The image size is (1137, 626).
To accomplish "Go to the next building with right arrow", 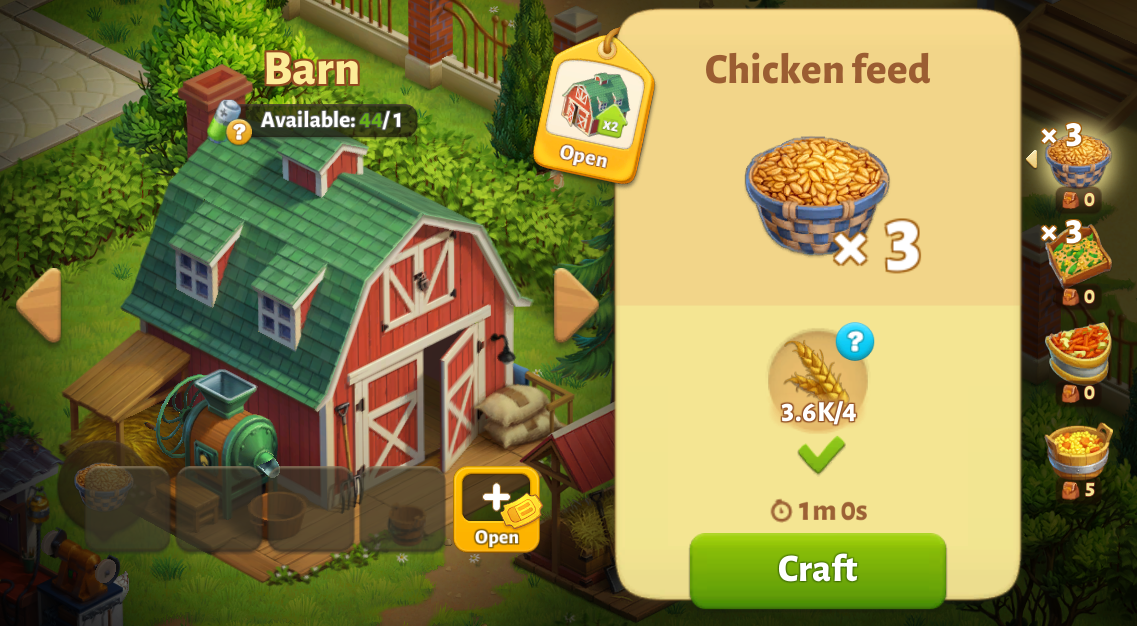I will click(575, 305).
